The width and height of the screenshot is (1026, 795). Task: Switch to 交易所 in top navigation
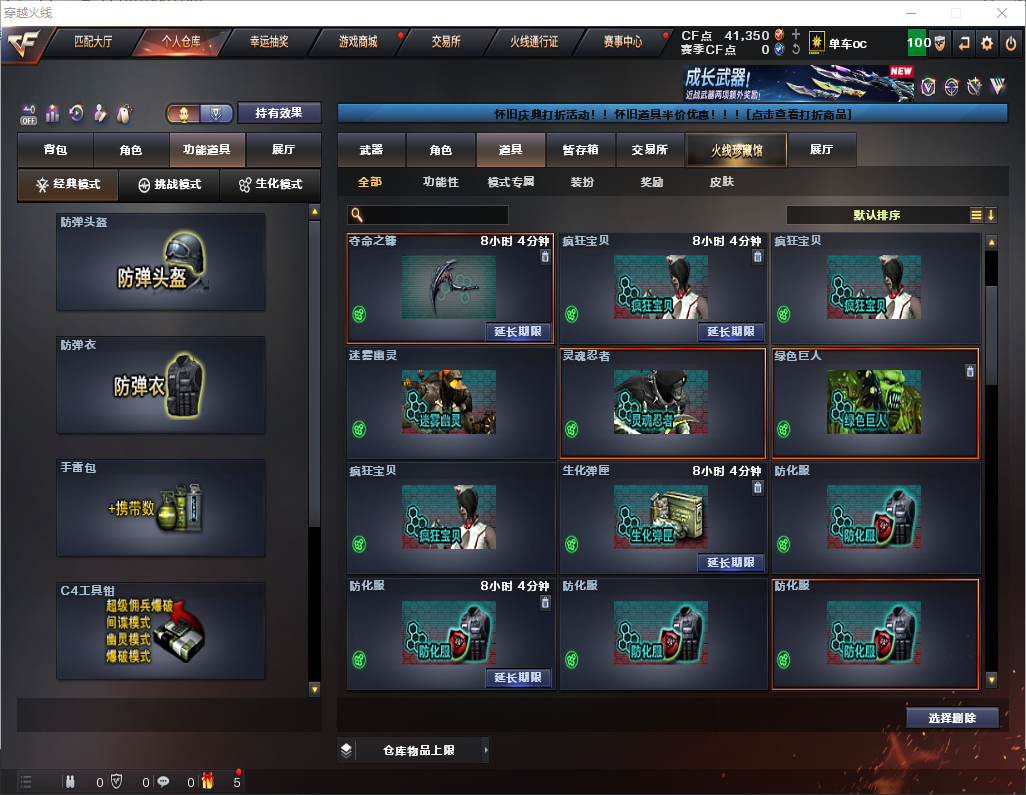(x=446, y=42)
